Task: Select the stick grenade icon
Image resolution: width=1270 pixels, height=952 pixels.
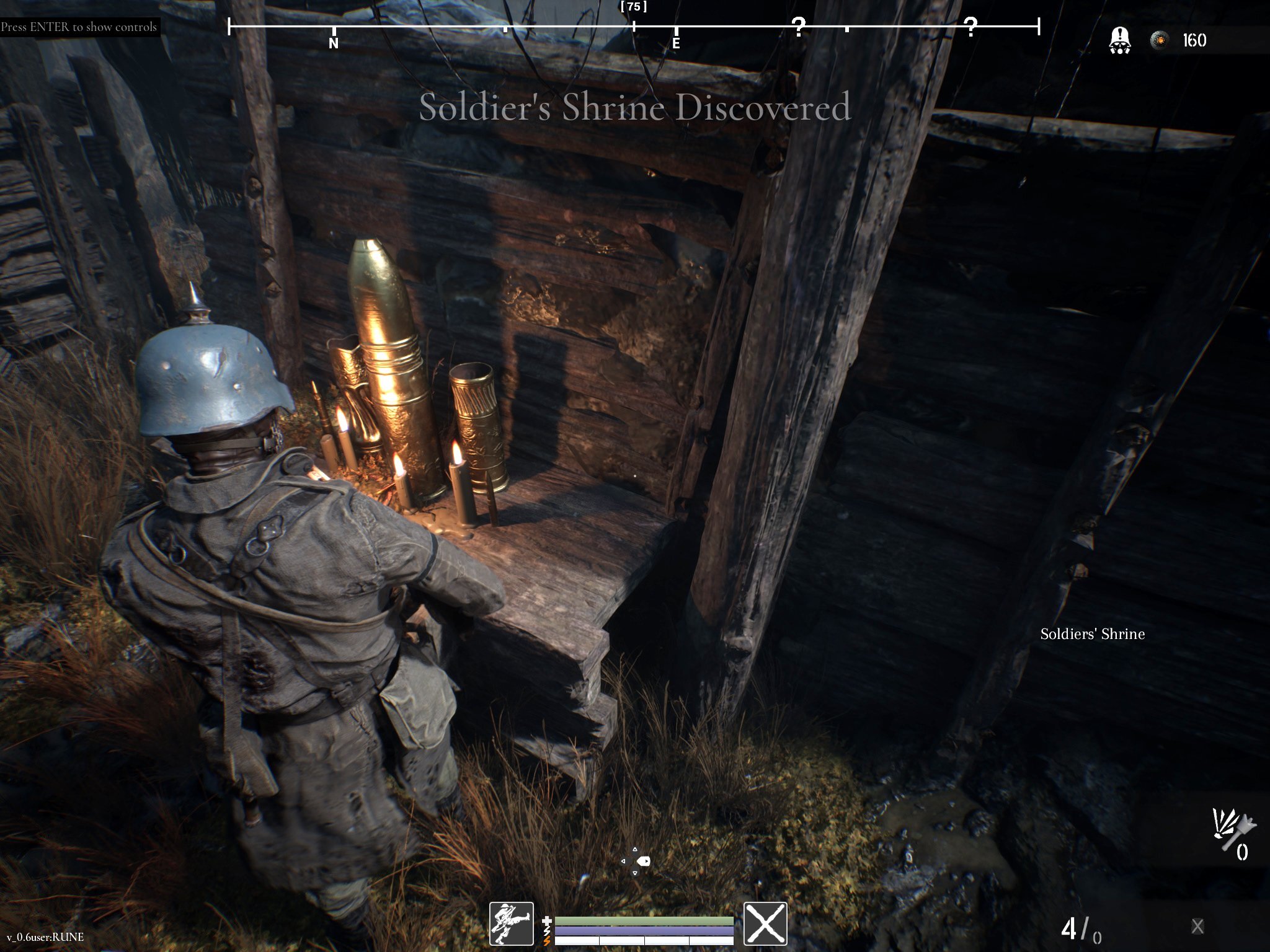Action: pyautogui.click(x=1233, y=829)
